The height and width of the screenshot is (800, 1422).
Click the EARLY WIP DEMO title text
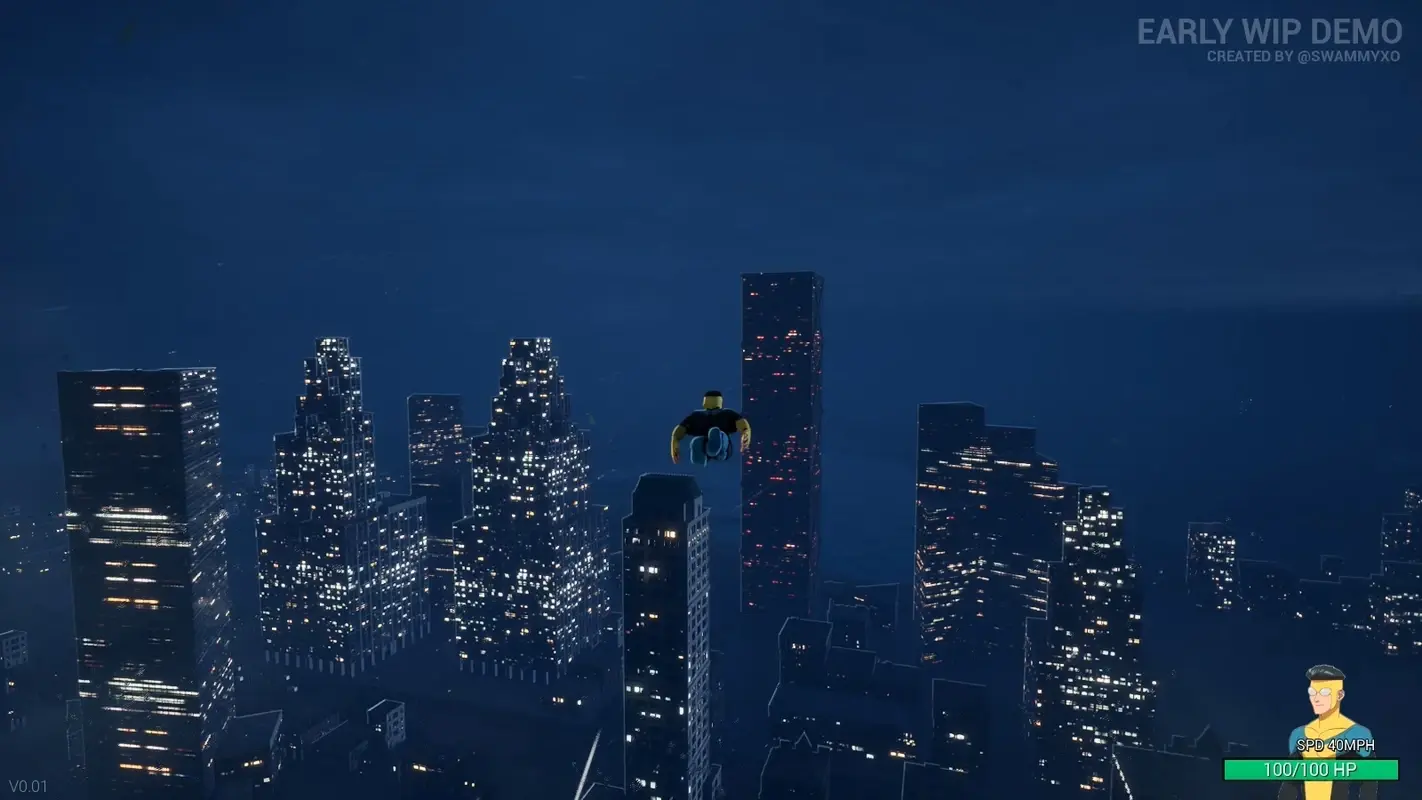tap(1272, 32)
